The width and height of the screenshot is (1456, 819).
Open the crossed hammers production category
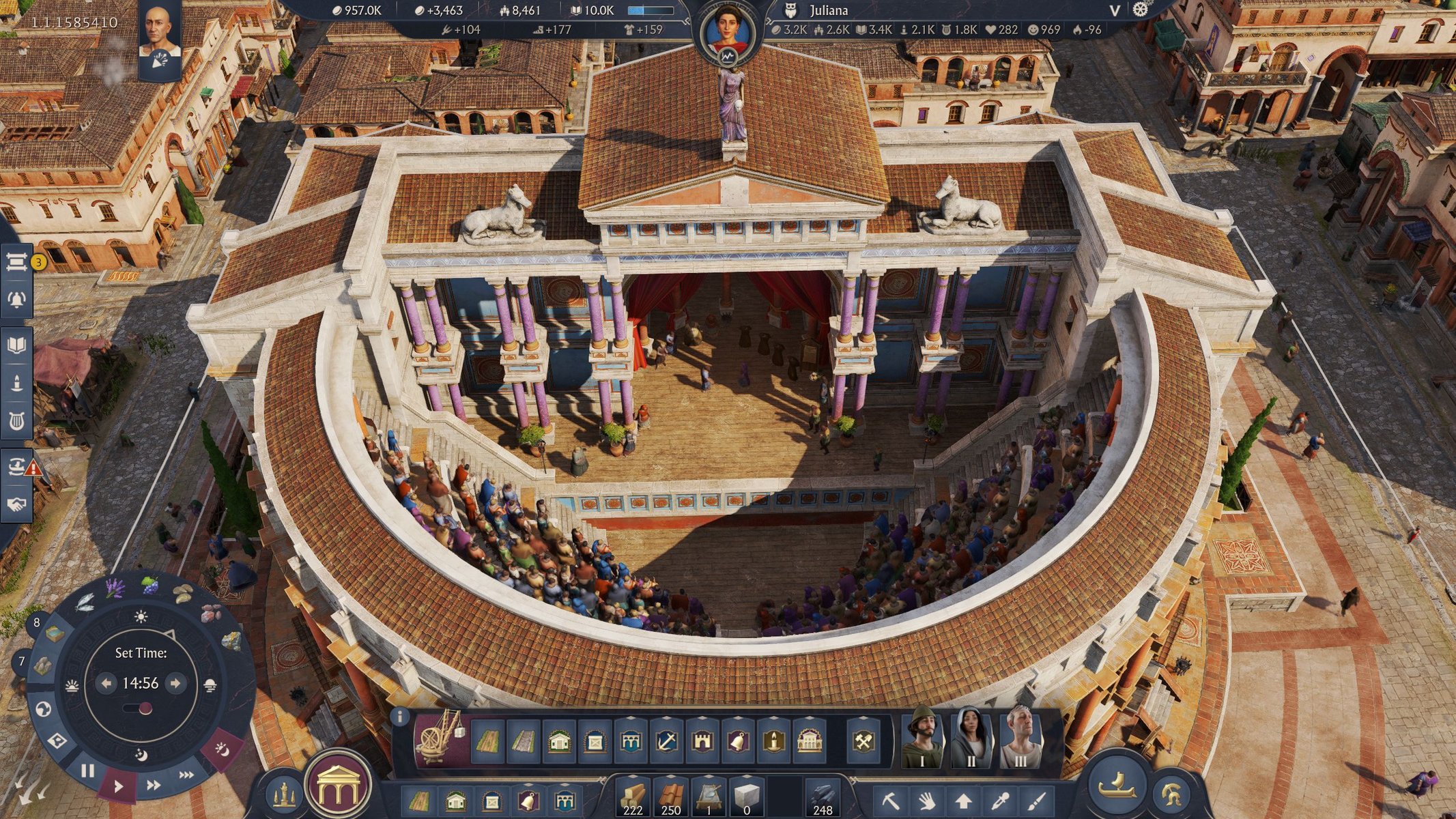(863, 741)
